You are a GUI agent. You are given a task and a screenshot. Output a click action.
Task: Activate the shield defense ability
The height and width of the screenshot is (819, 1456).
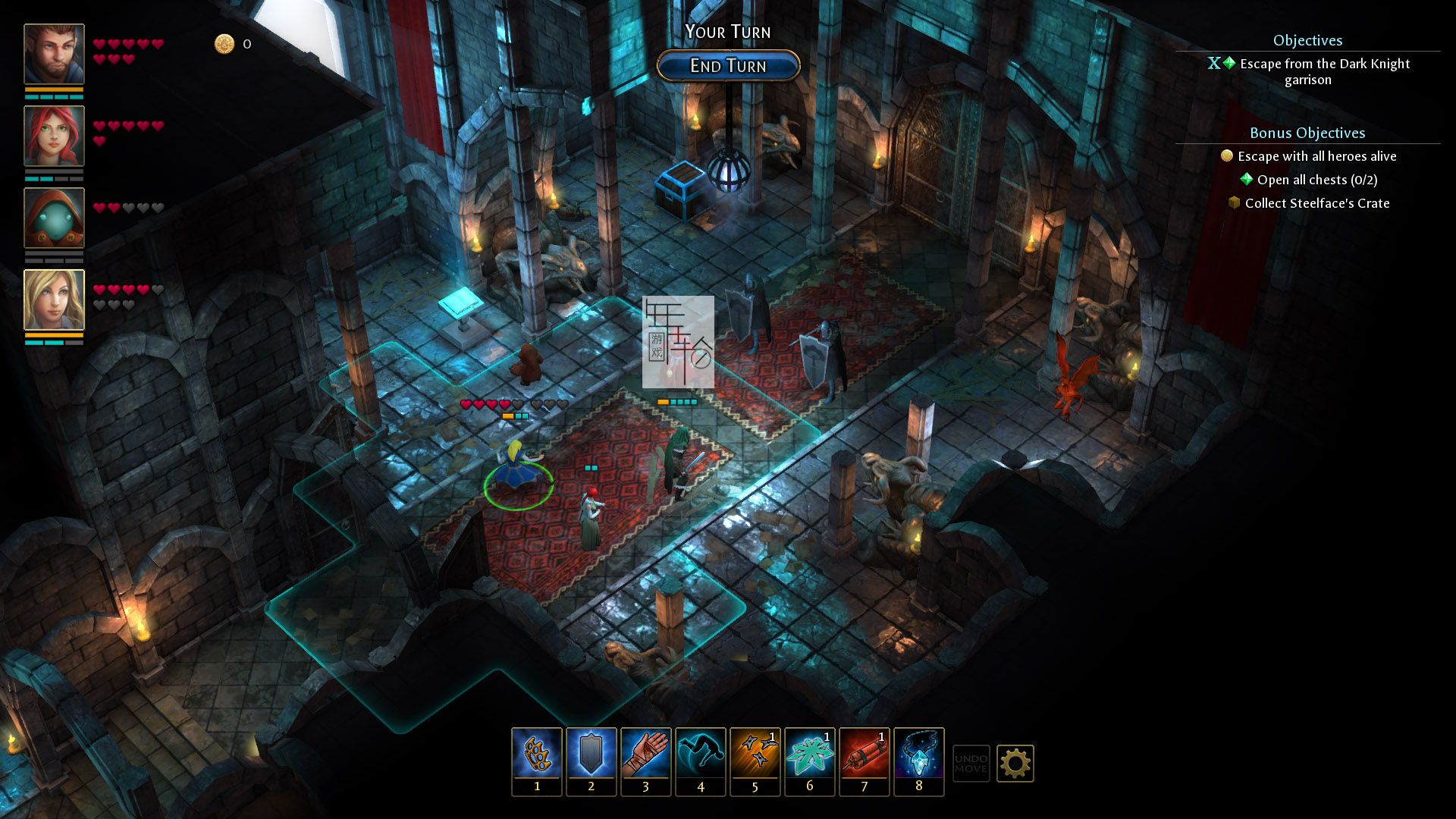pos(591,755)
